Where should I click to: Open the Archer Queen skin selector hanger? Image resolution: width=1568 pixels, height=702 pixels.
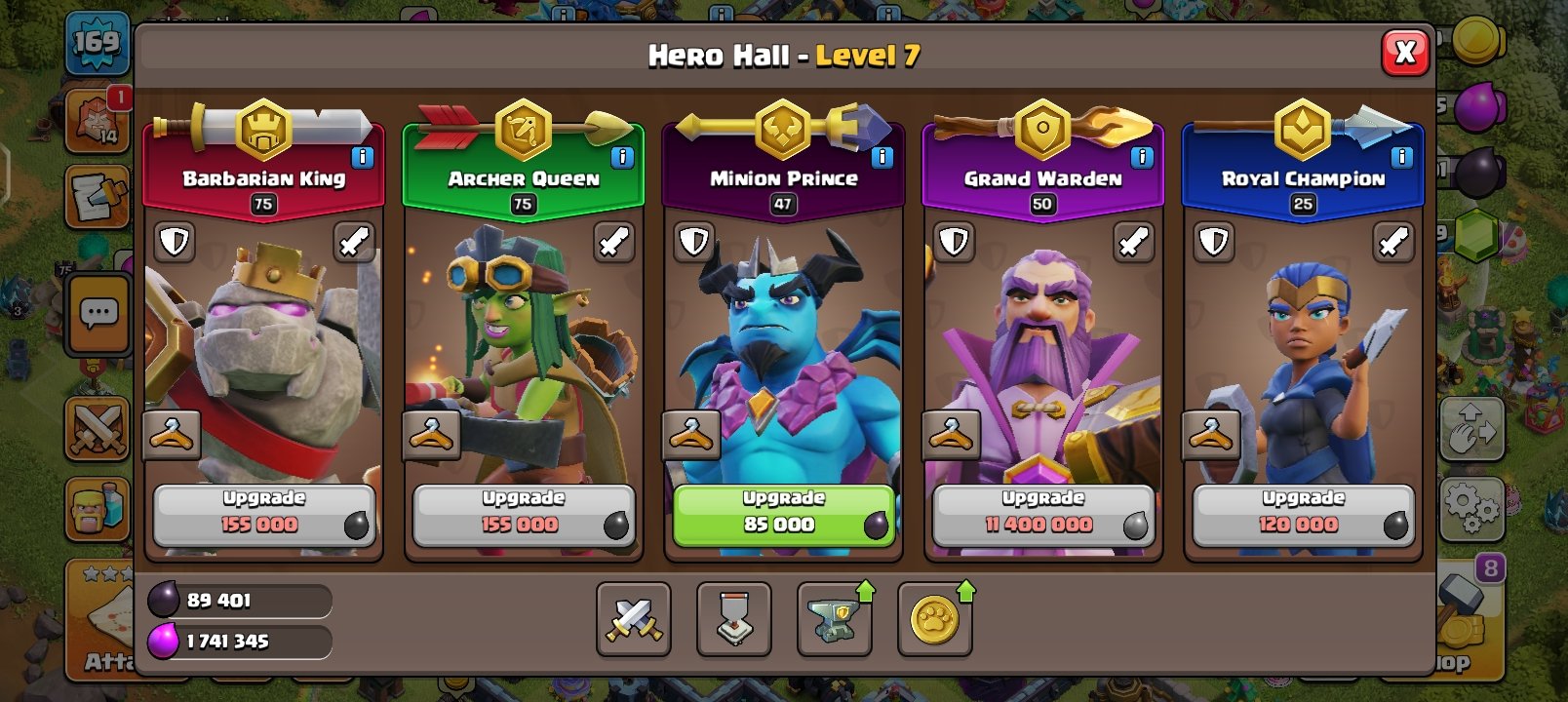point(433,432)
